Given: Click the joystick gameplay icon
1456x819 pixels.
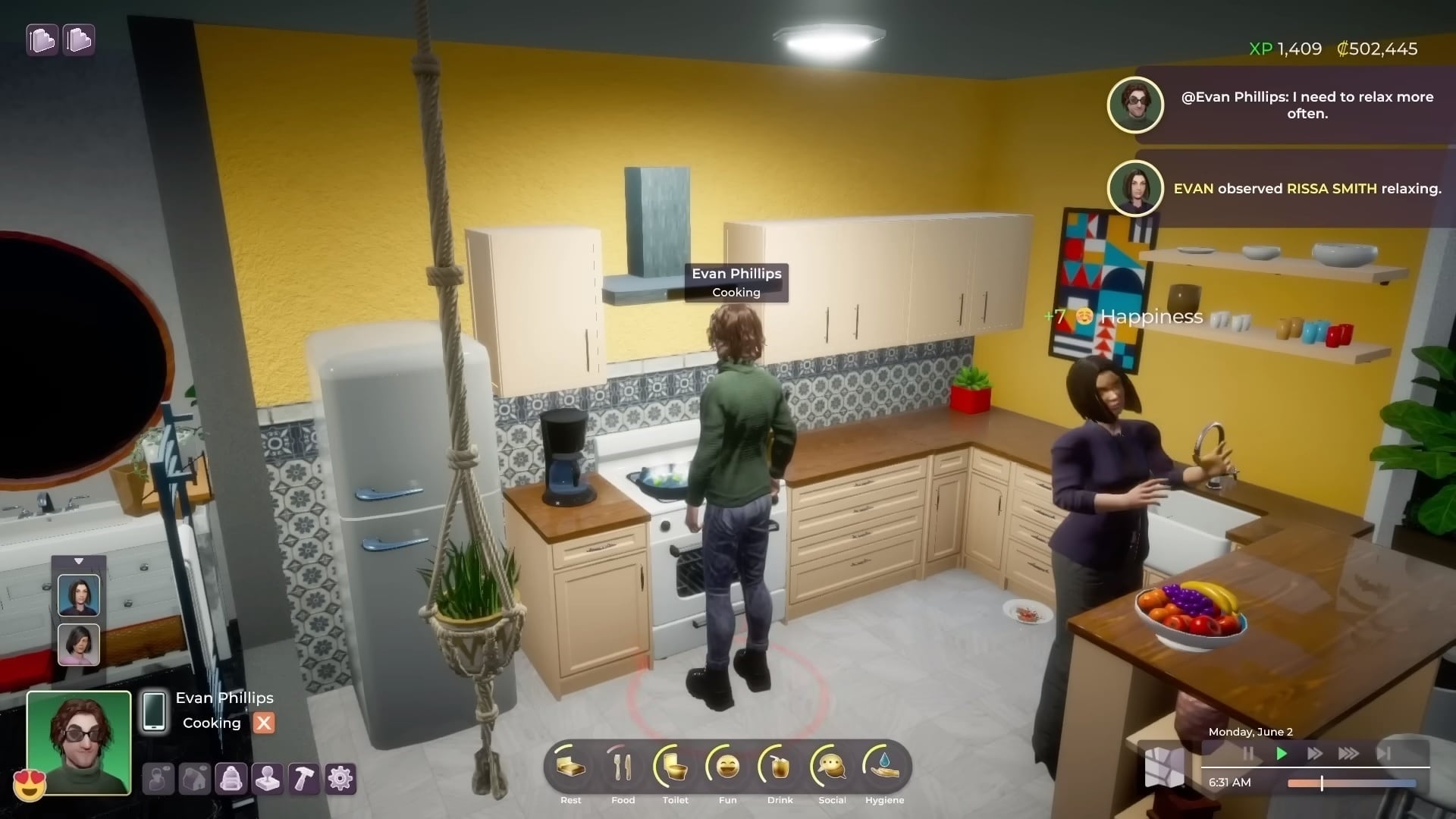Looking at the screenshot, I should [268, 779].
